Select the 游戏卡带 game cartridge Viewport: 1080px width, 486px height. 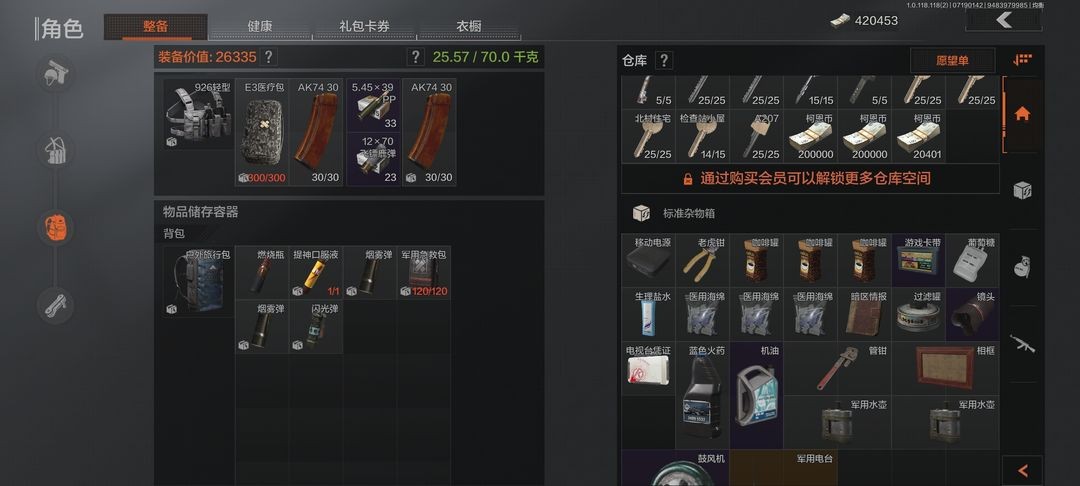coord(919,262)
